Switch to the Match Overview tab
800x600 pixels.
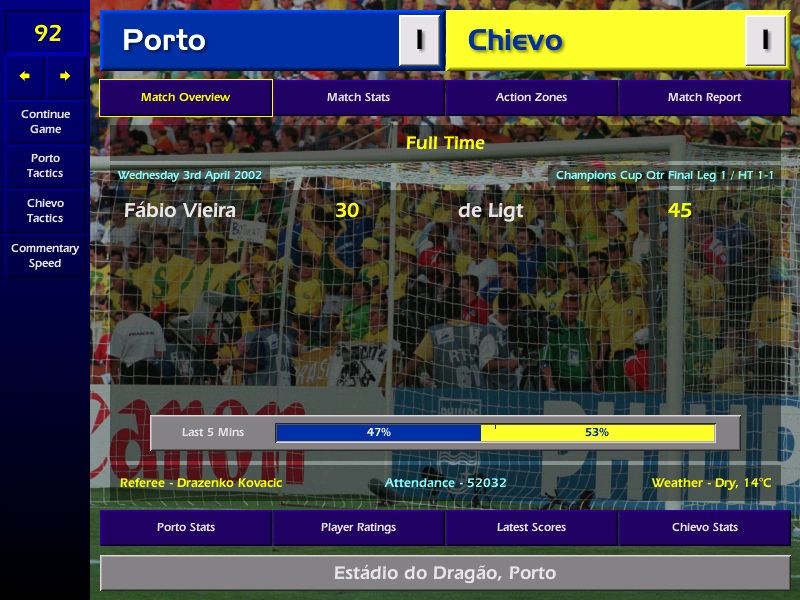[185, 98]
